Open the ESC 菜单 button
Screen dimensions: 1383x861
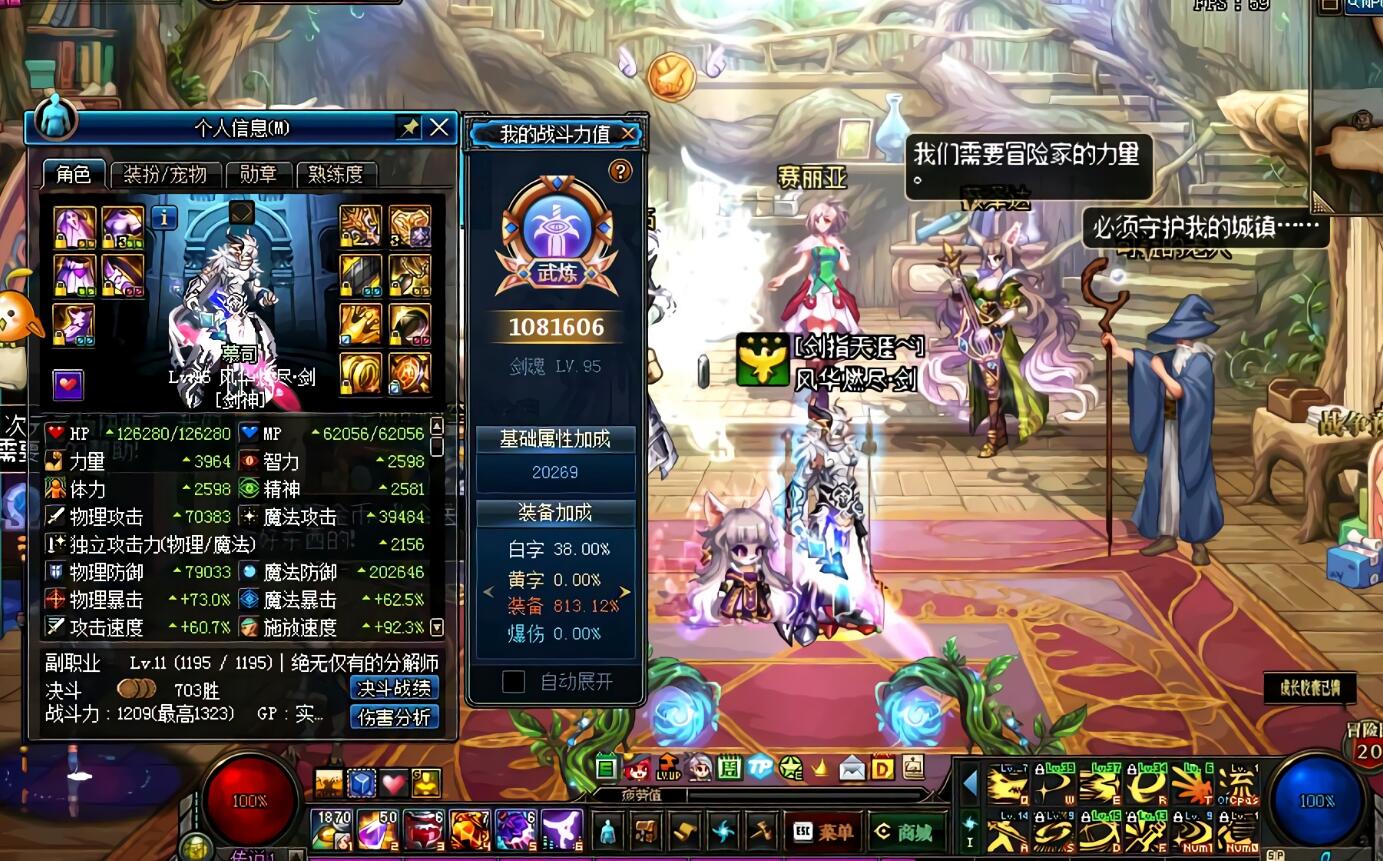tap(822, 832)
